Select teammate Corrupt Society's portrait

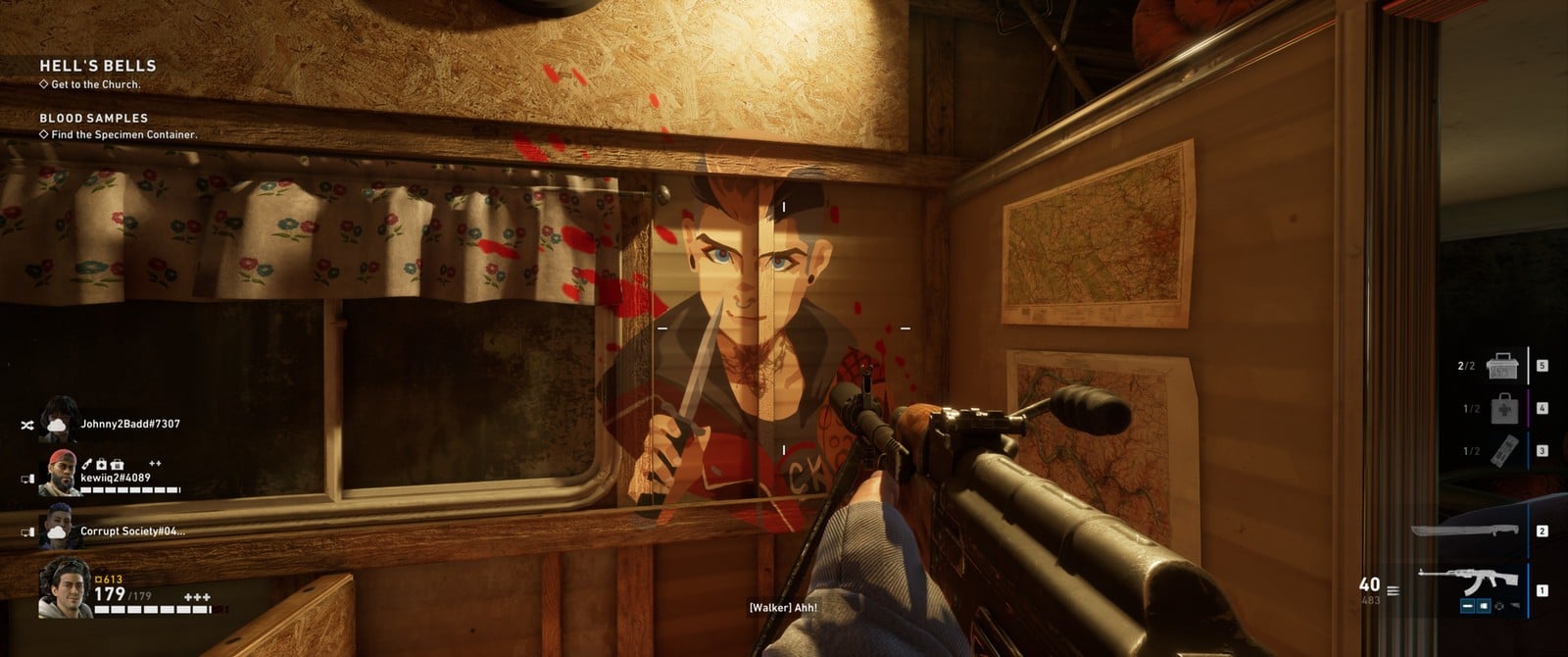pos(60,528)
